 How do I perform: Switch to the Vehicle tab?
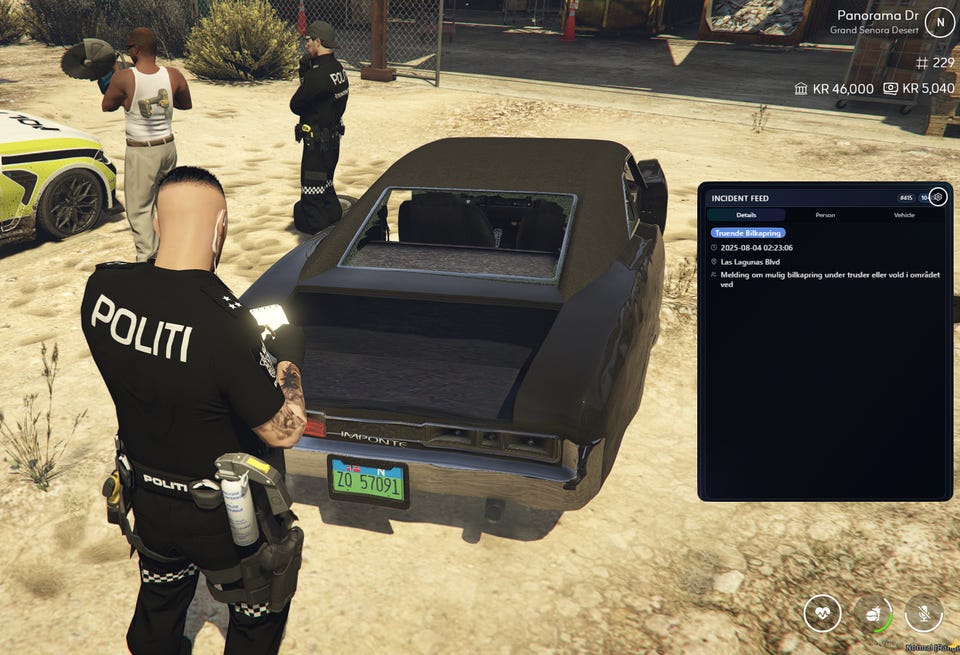point(903,215)
